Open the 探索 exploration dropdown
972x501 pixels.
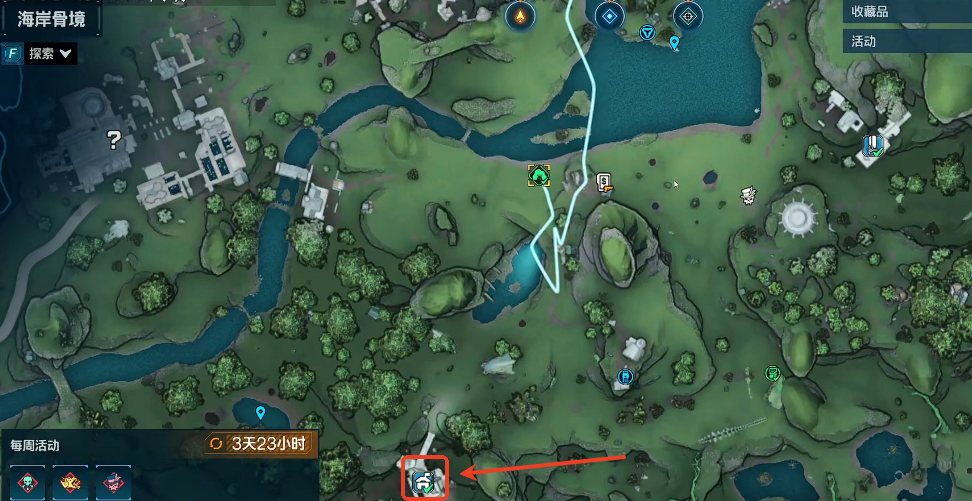pyautogui.click(x=50, y=54)
